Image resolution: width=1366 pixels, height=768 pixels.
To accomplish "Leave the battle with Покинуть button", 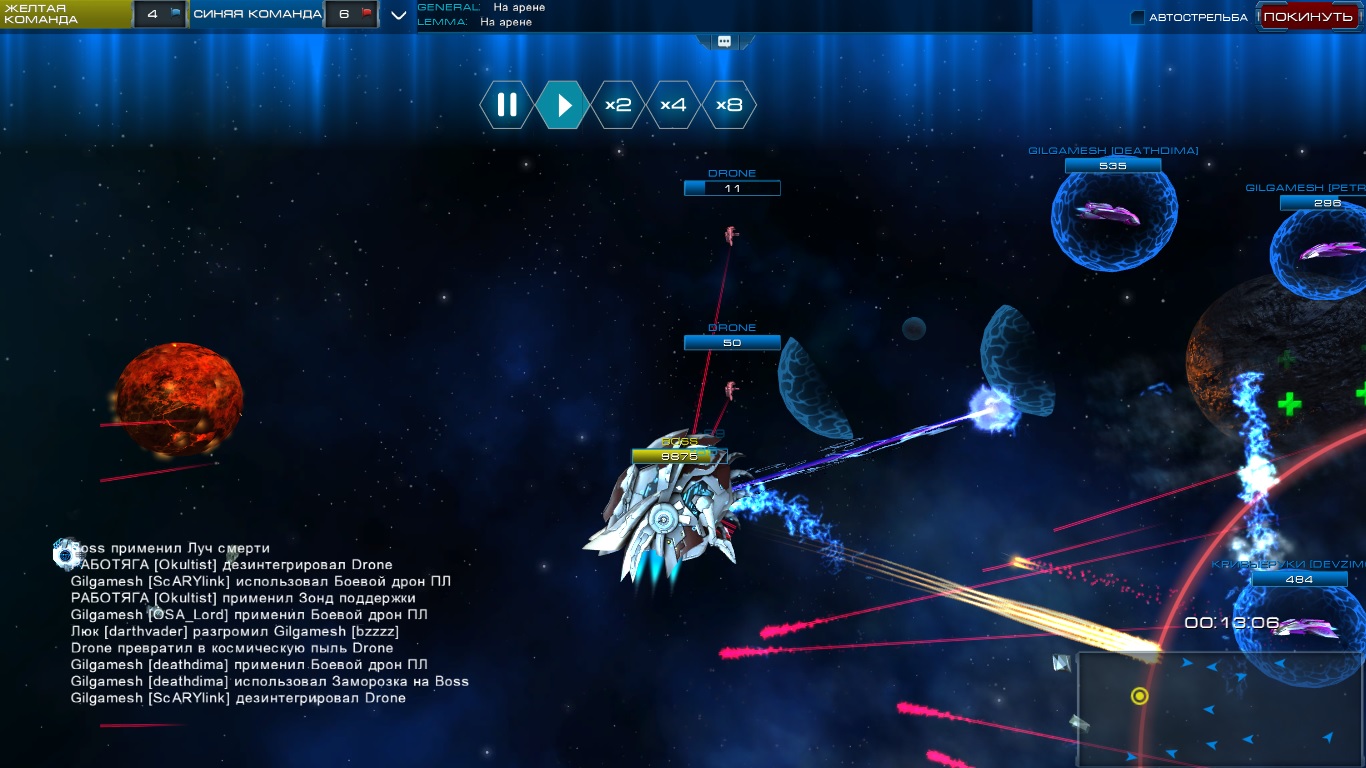I will pos(1307,17).
